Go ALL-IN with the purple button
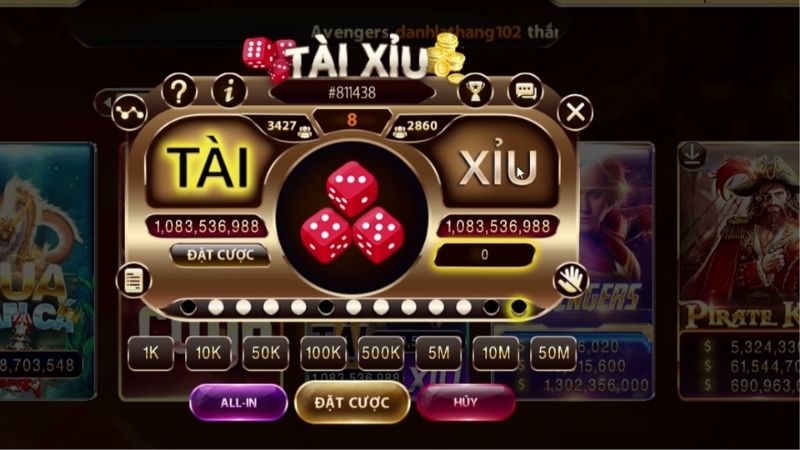Viewport: 800px width, 450px height. [238, 402]
